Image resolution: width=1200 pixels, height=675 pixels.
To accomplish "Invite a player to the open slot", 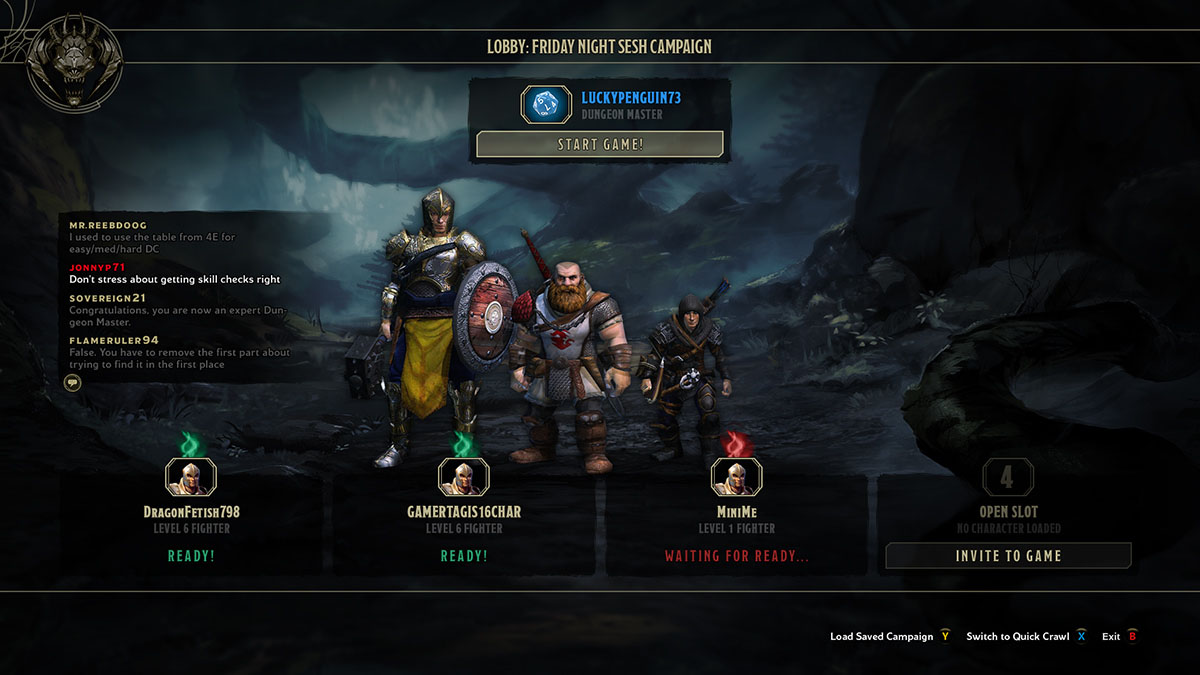I will click(1008, 556).
